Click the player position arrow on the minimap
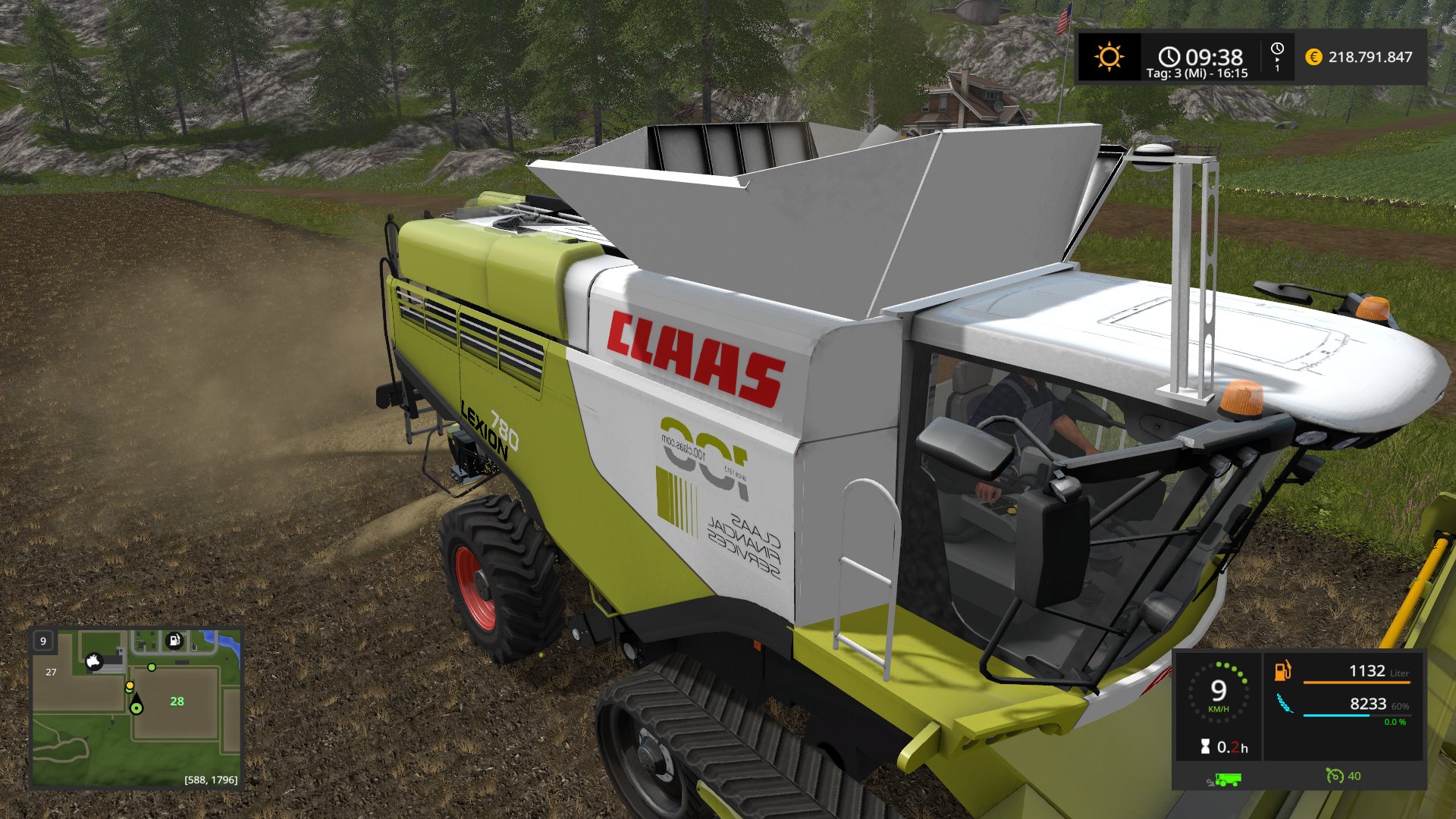The height and width of the screenshot is (819, 1456). tap(136, 704)
